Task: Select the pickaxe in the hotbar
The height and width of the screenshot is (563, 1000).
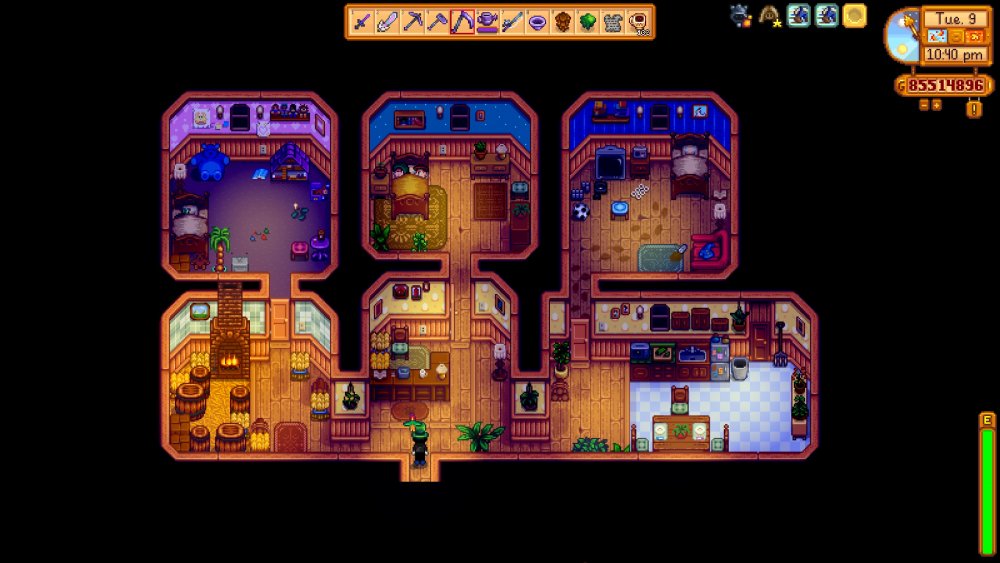Action: click(412, 21)
